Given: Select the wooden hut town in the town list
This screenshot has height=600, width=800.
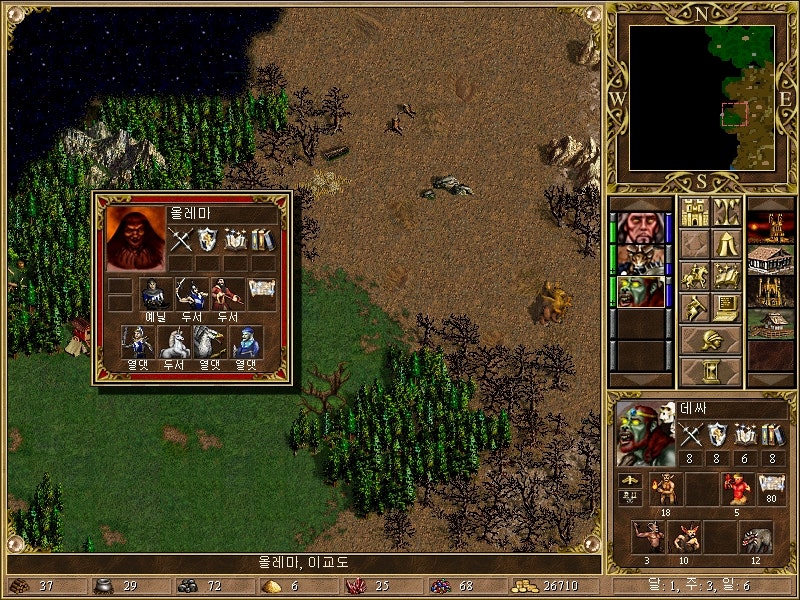Looking at the screenshot, I should point(770,323).
